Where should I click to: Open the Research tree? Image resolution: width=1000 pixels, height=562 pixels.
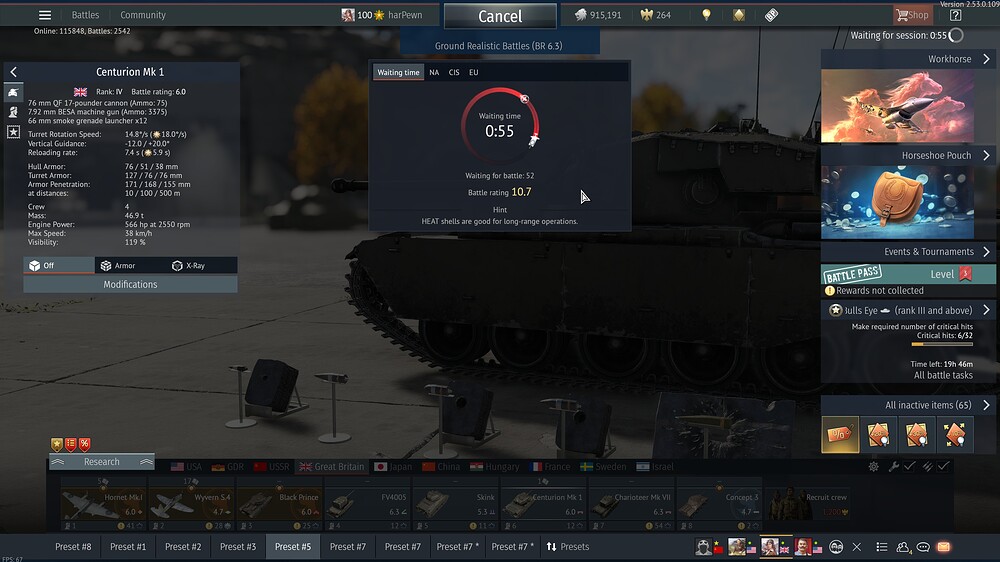point(102,462)
